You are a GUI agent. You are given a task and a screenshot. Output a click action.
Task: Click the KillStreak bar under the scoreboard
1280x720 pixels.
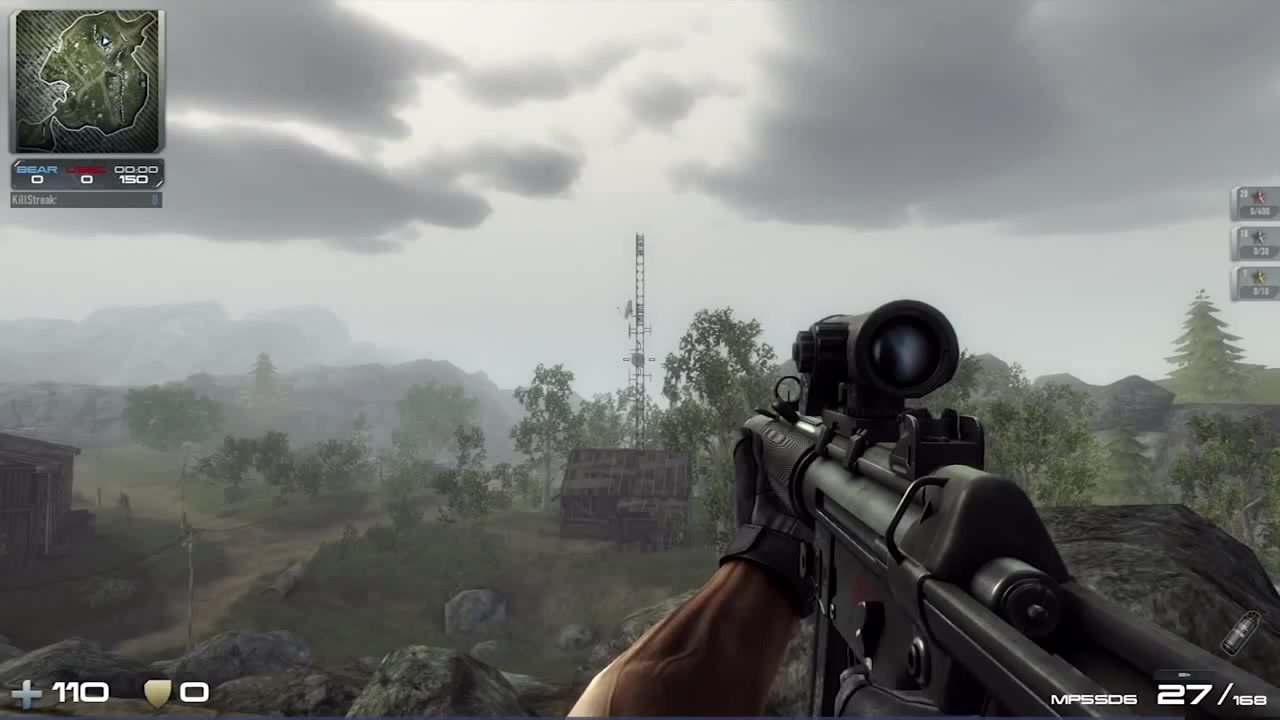point(86,200)
